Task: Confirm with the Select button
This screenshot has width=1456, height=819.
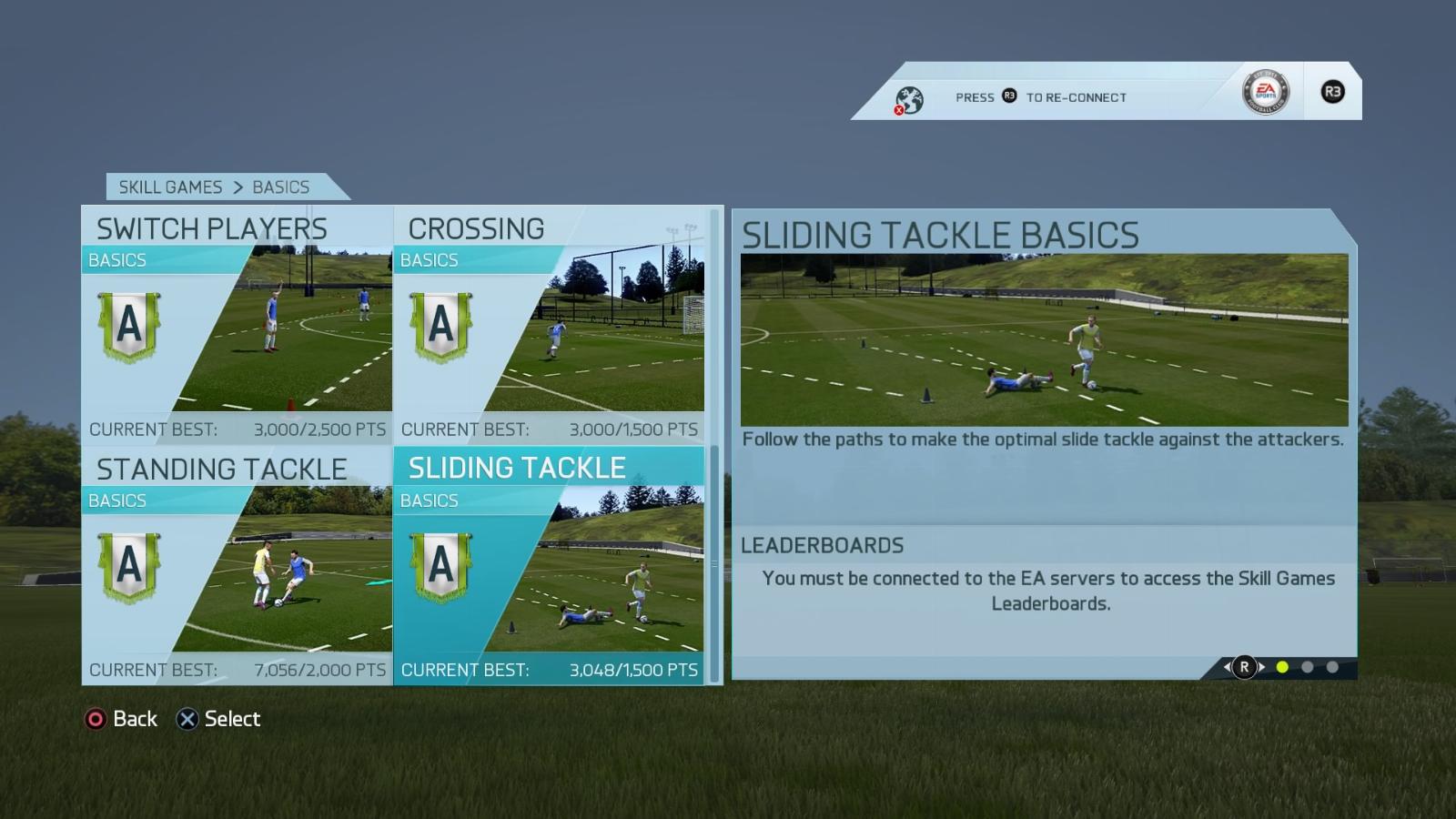Action: [x=218, y=719]
